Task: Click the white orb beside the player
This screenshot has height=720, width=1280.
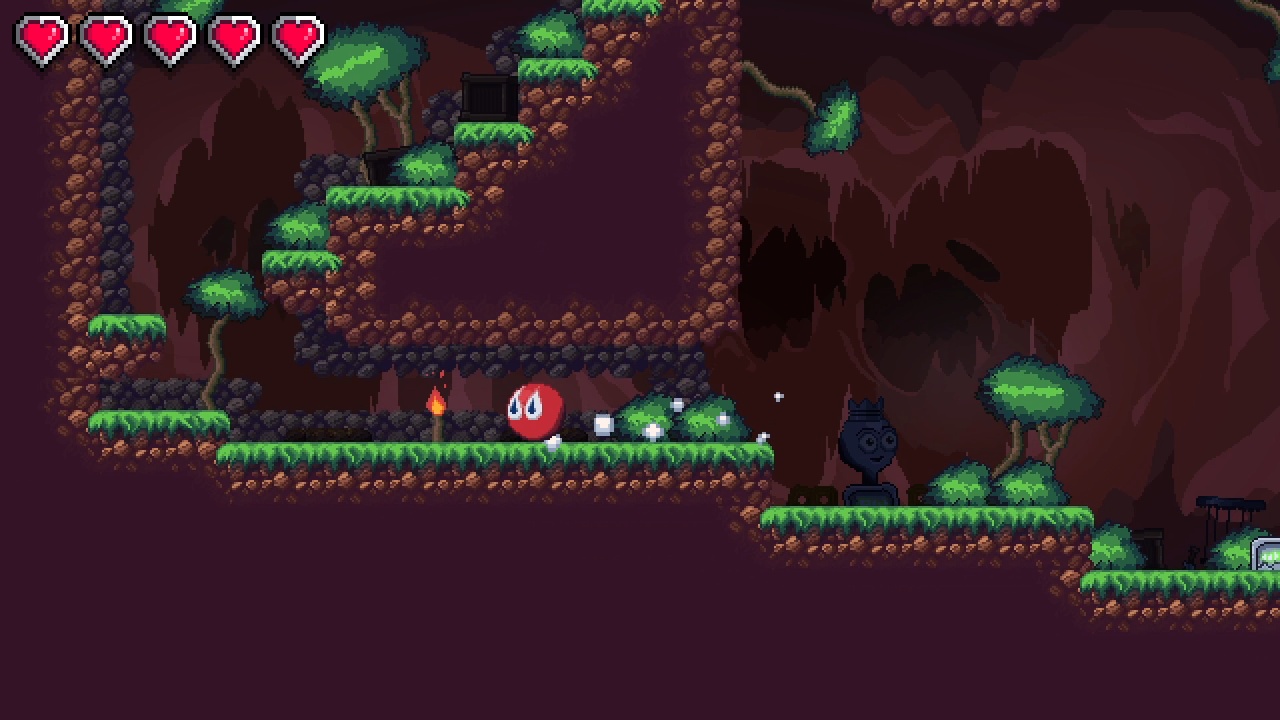Action: click(x=601, y=423)
